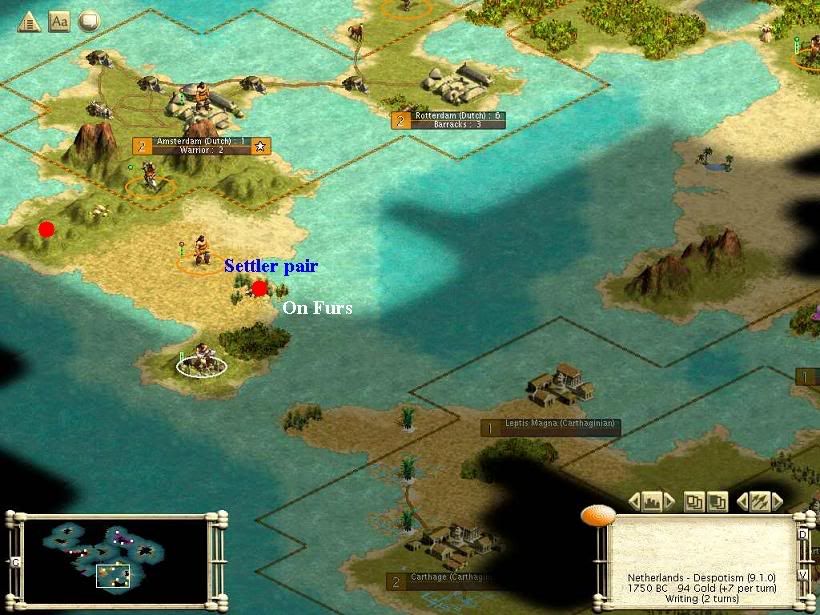Open the city skyline button
This screenshot has width=820, height=615.
pos(652,501)
